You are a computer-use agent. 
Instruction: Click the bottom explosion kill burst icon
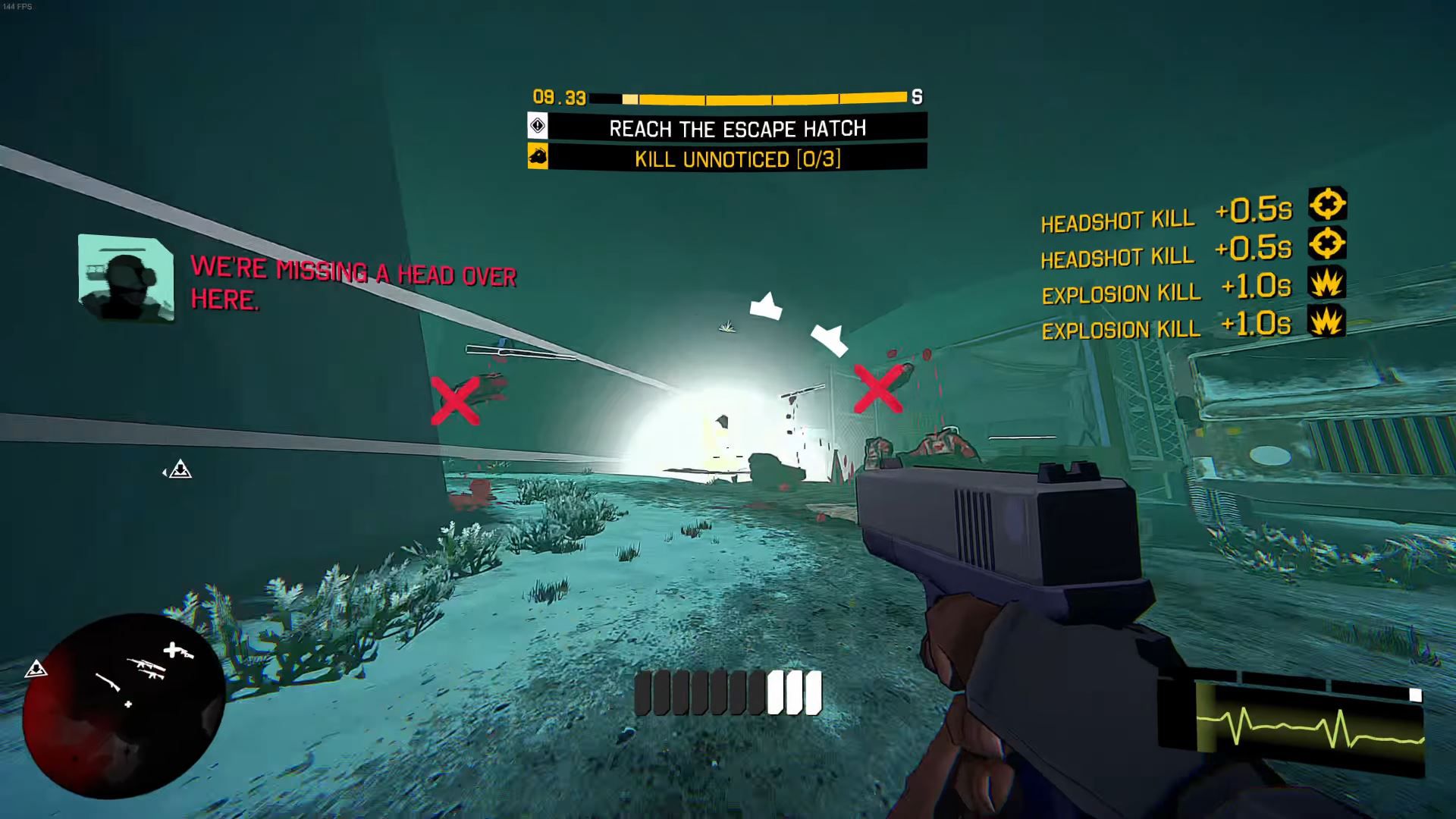[1326, 322]
